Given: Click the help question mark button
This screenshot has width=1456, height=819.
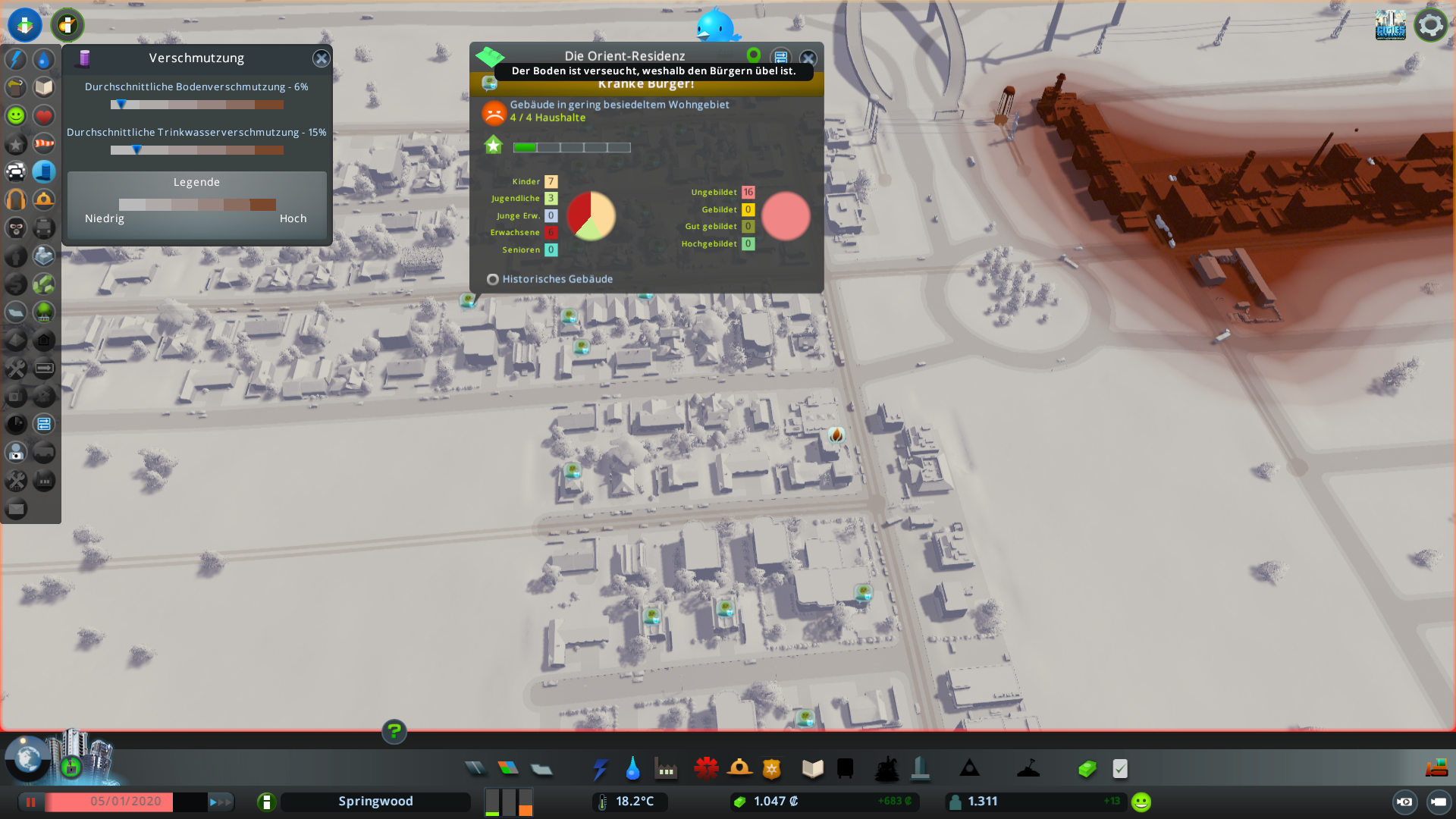Looking at the screenshot, I should pos(394,732).
